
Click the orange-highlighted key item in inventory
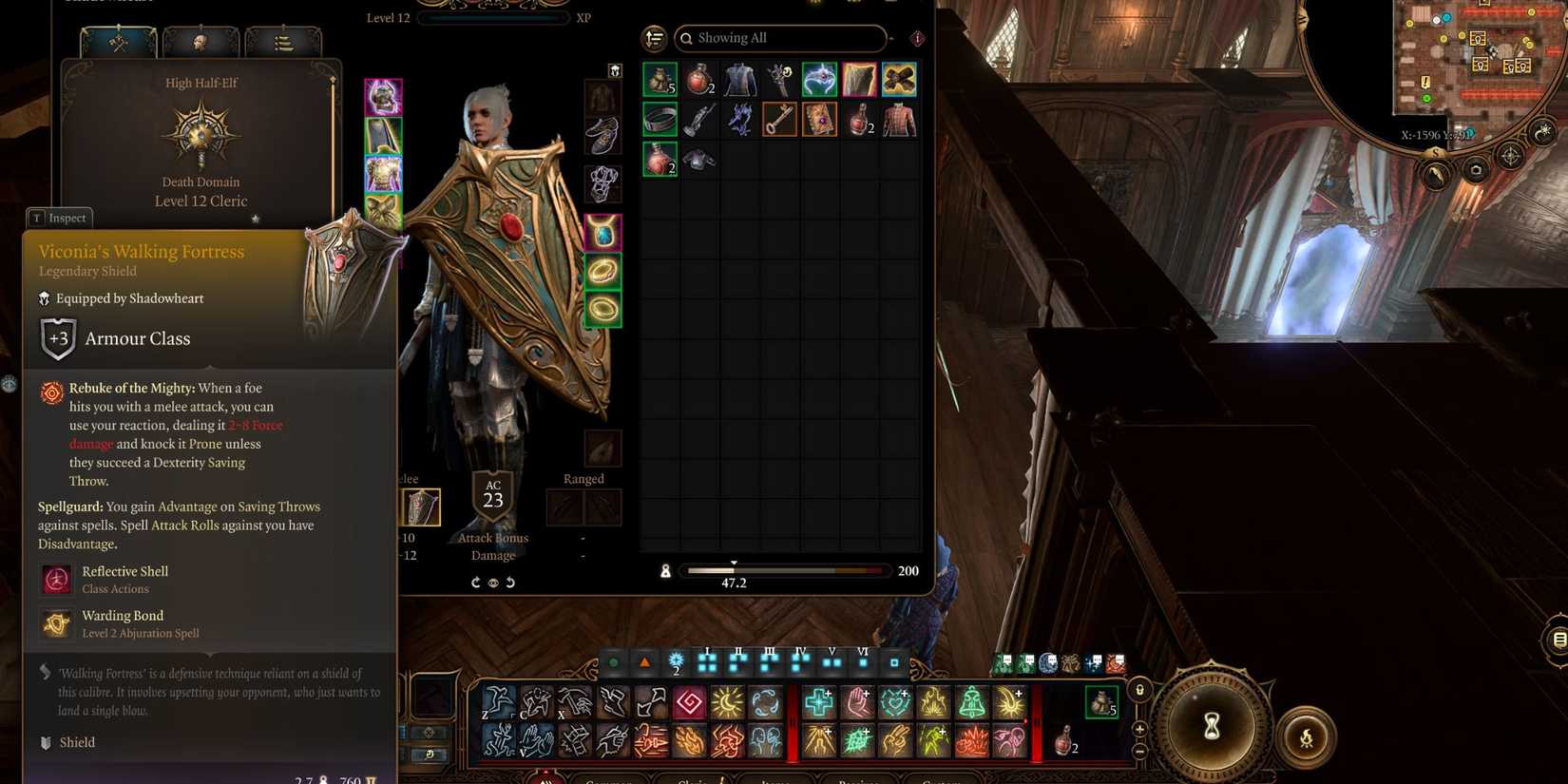click(779, 118)
